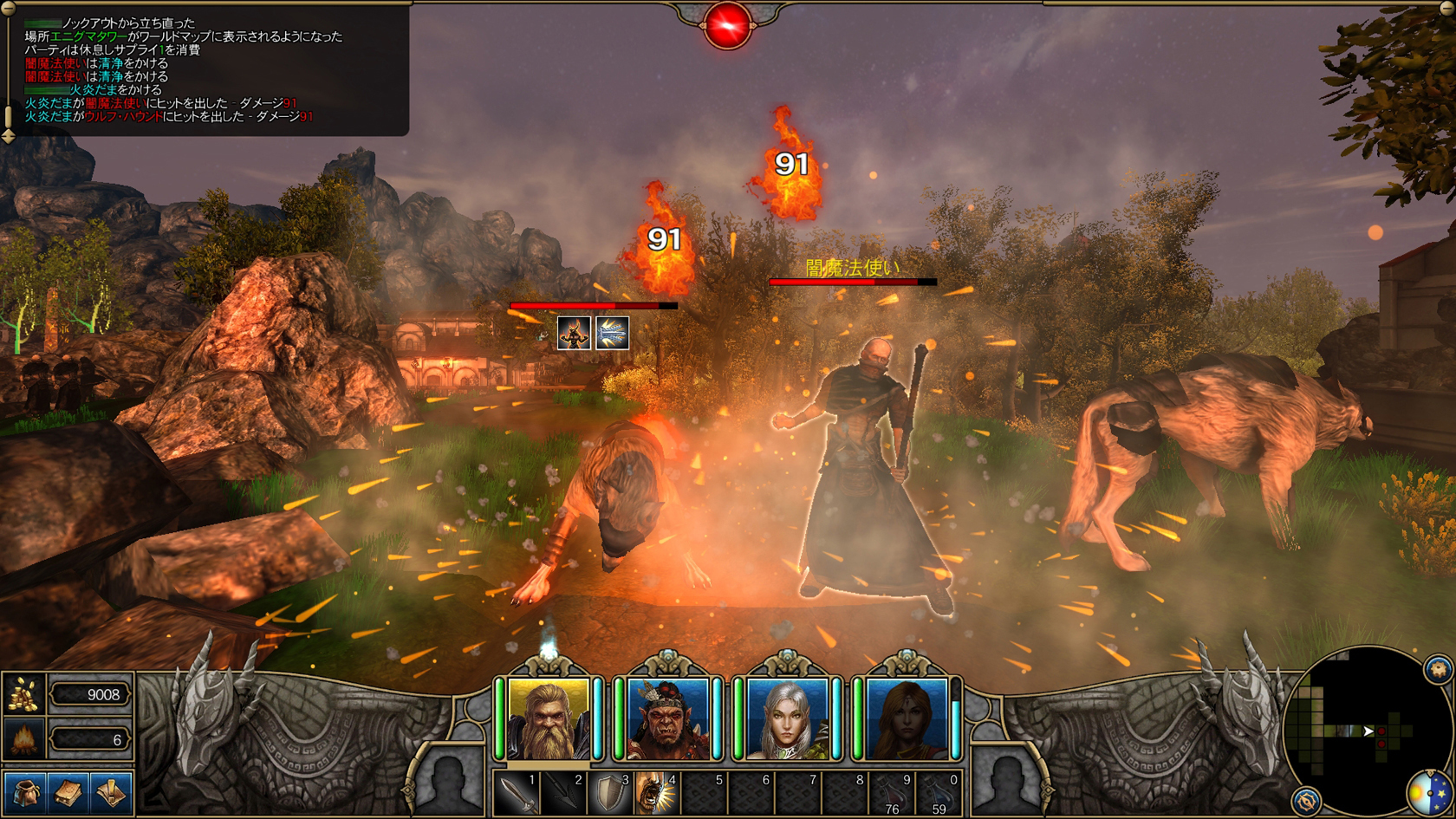Select the brown-haired woman portrait
The width and height of the screenshot is (1456, 819).
907,718
